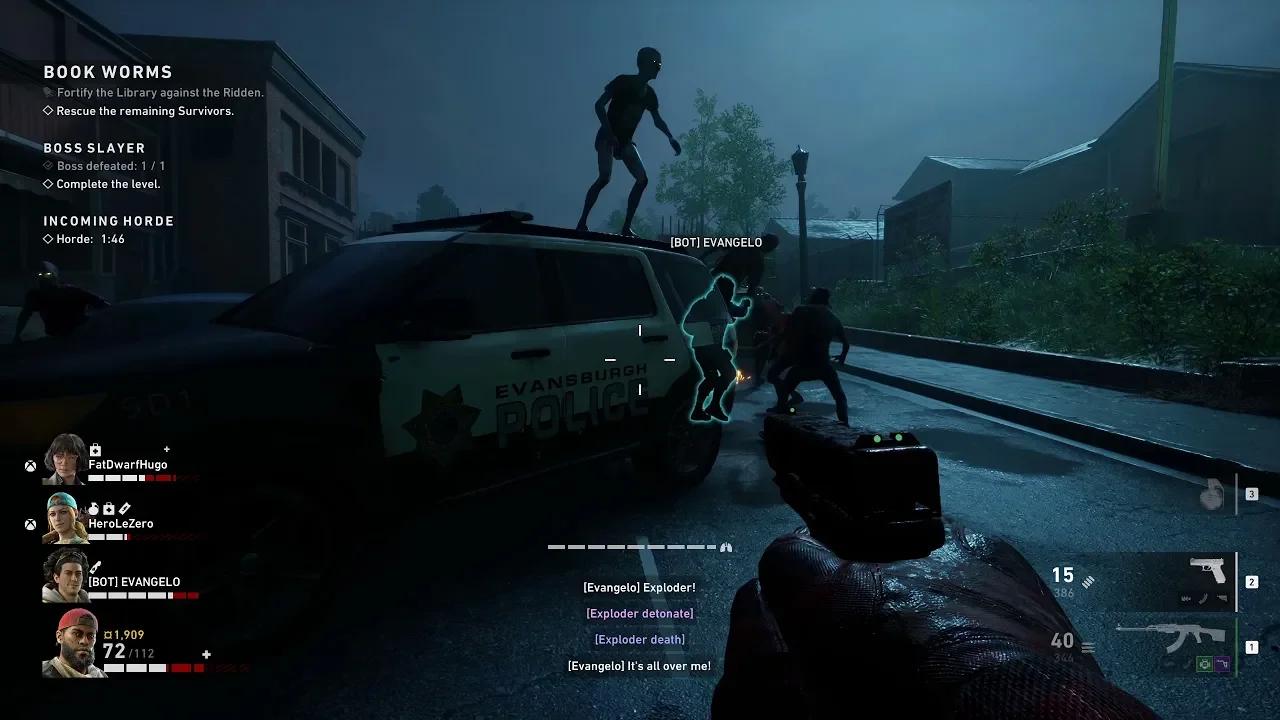The image size is (1280, 720).
Task: Open the Incoming Horde objective entry
Action: (108, 221)
